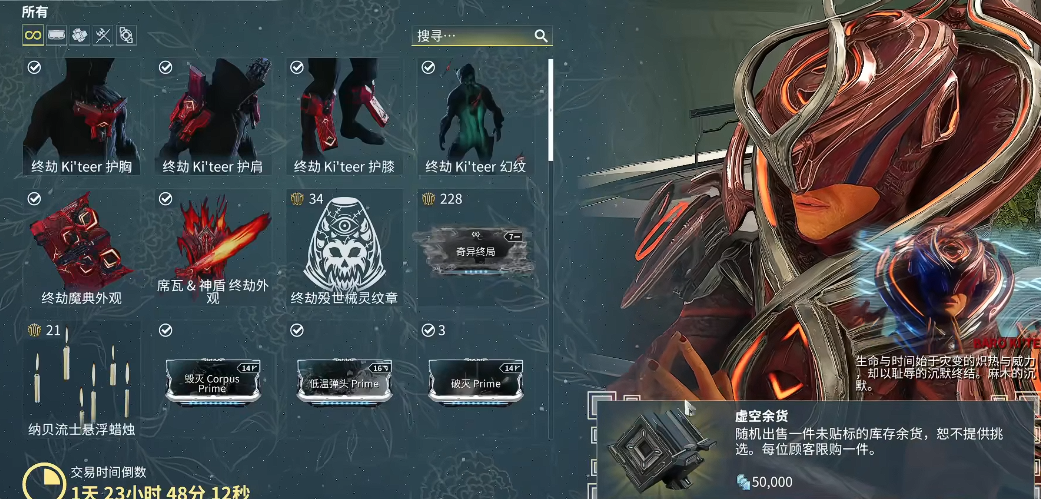Click the search field labeled 搜寻
Screen dimensions: 1041x499
472,36
